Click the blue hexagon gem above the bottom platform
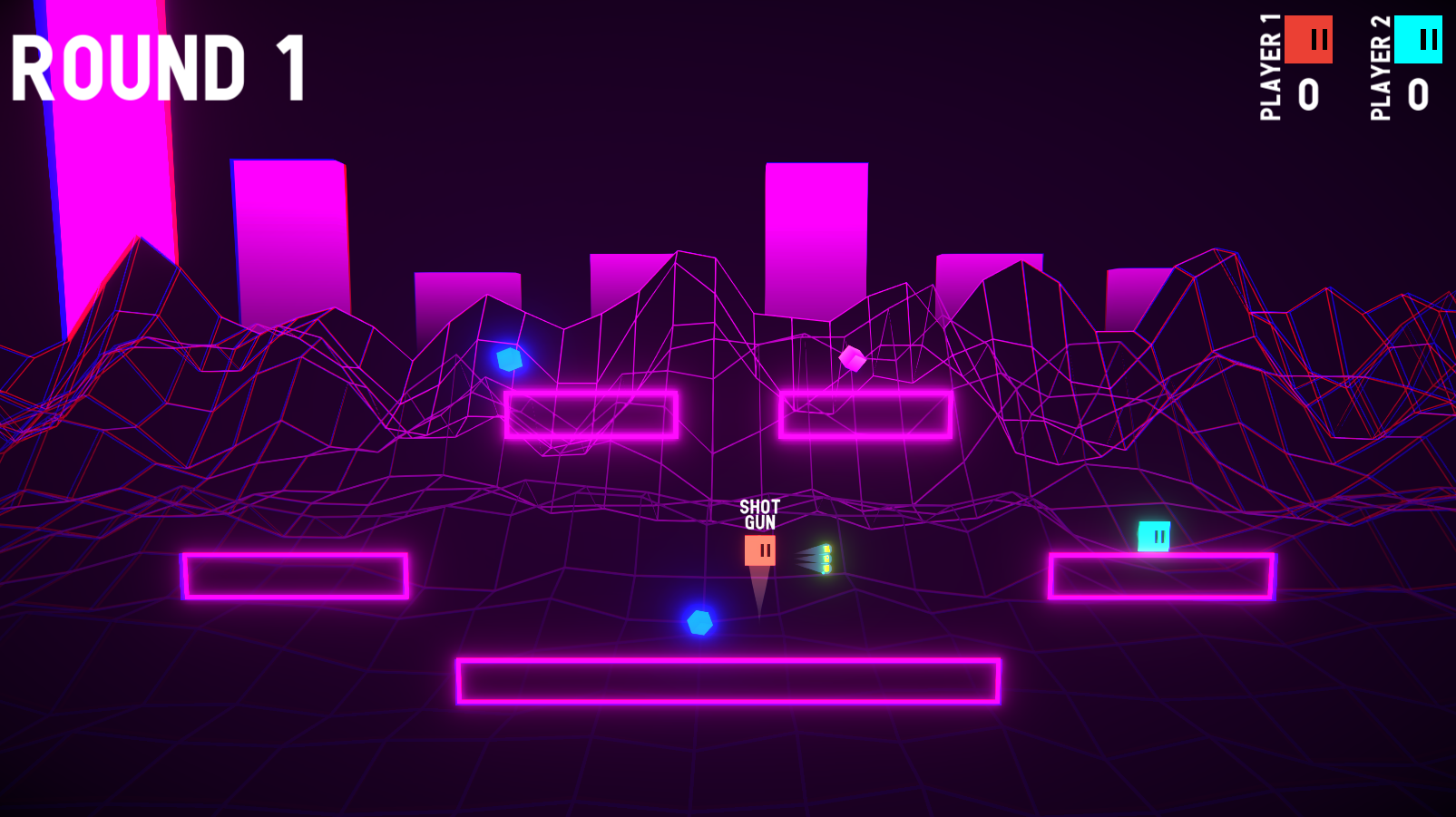This screenshot has height=817, width=1456. [699, 623]
